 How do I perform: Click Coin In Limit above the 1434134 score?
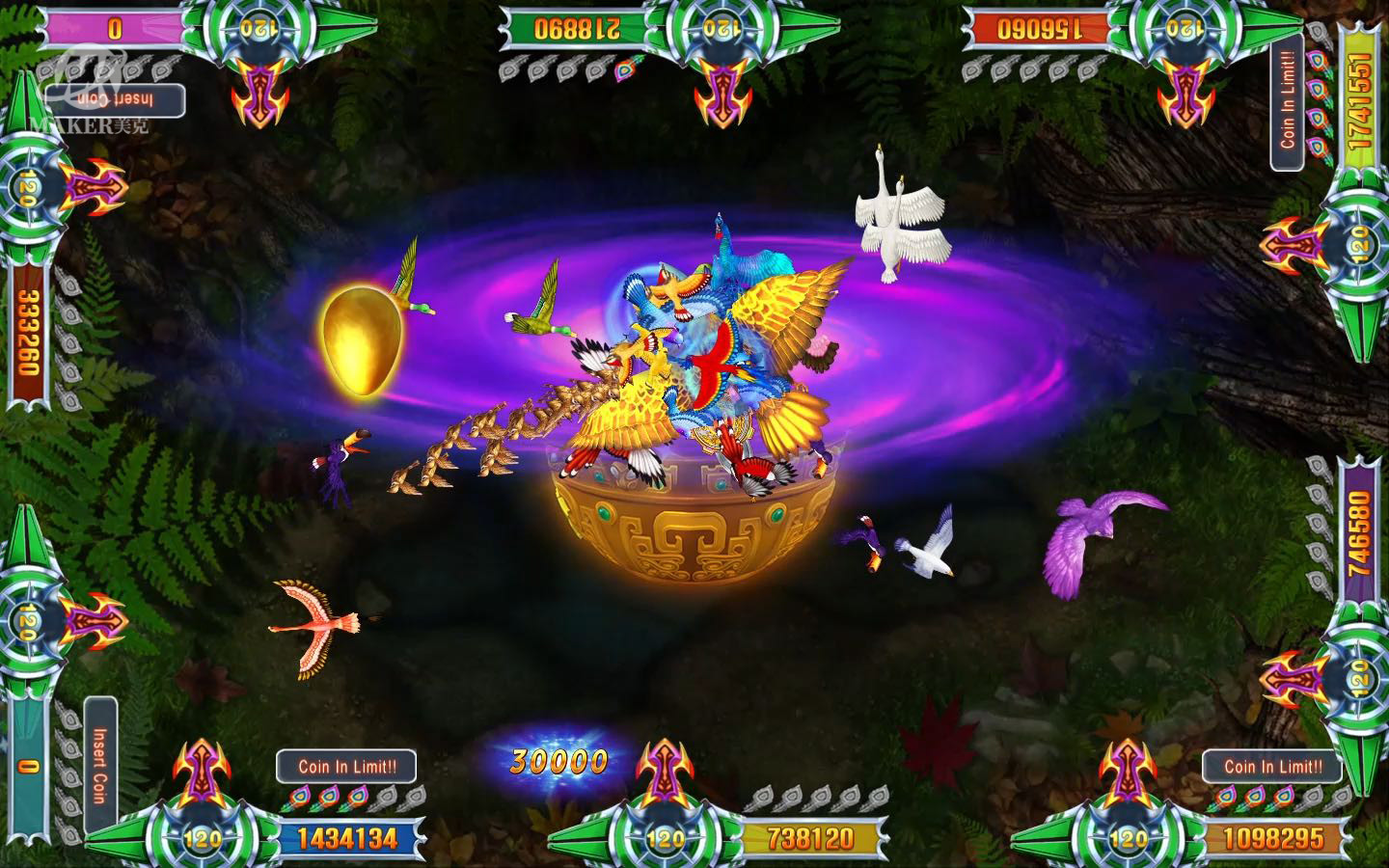(x=346, y=767)
